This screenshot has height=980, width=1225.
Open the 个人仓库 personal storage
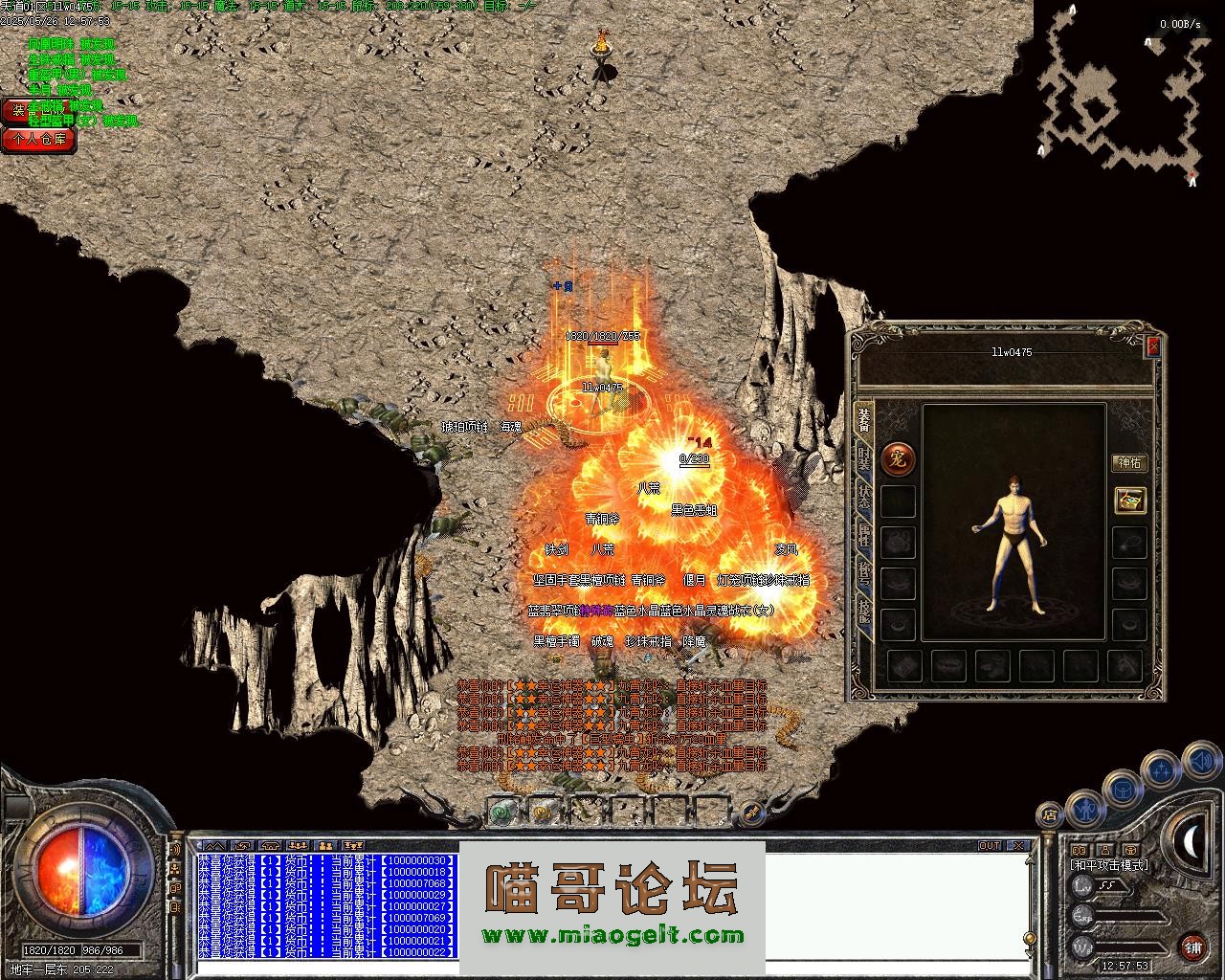click(38, 140)
